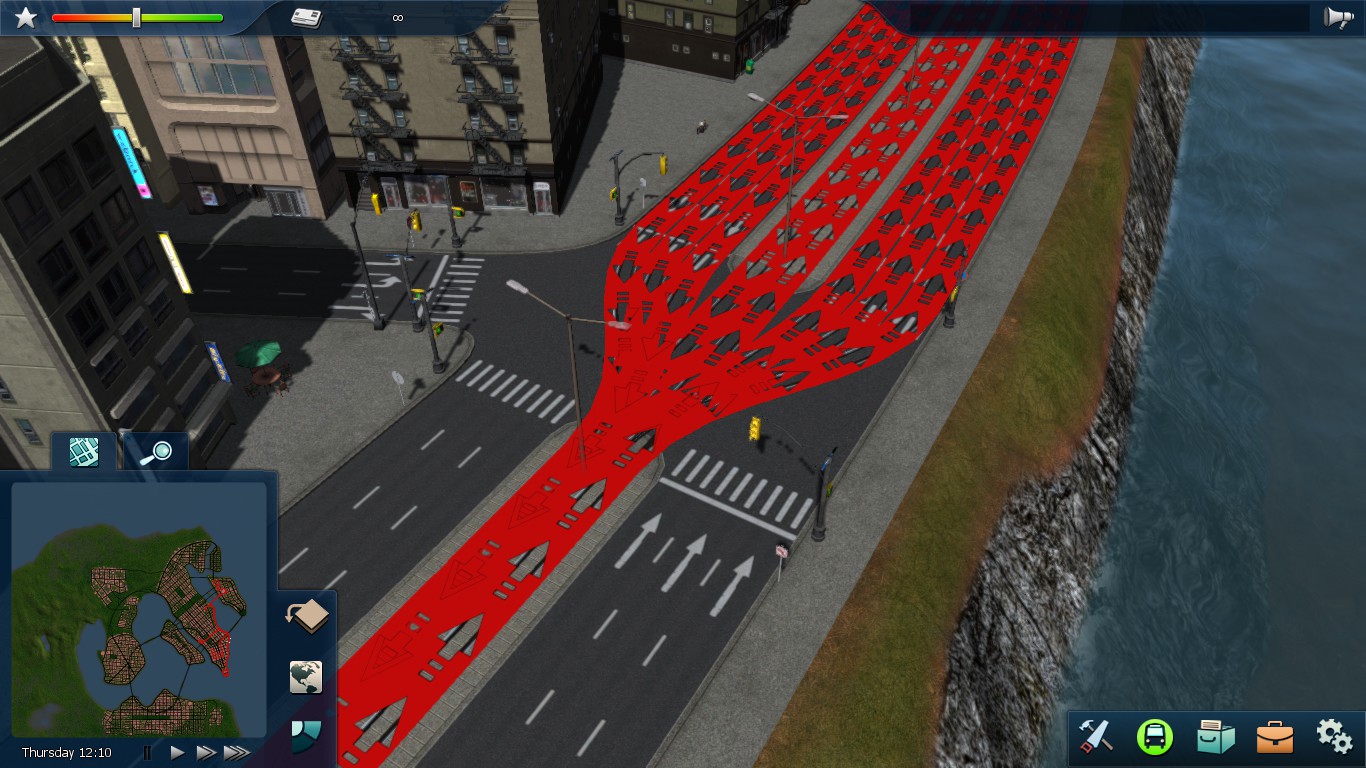Image resolution: width=1366 pixels, height=768 pixels.
Task: Switch to the minimap tab
Action: coord(82,451)
